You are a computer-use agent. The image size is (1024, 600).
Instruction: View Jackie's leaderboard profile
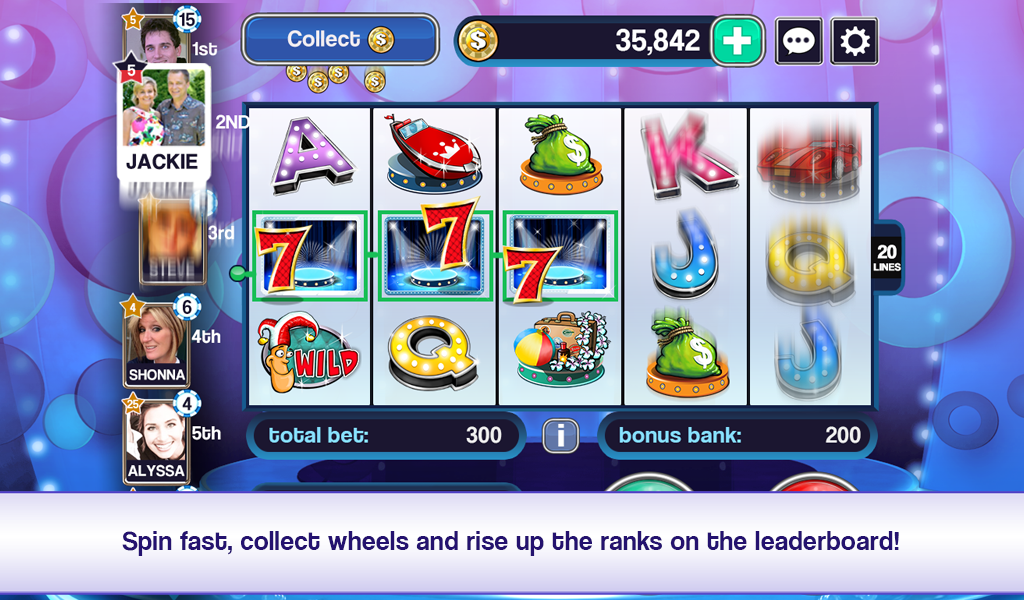point(162,122)
